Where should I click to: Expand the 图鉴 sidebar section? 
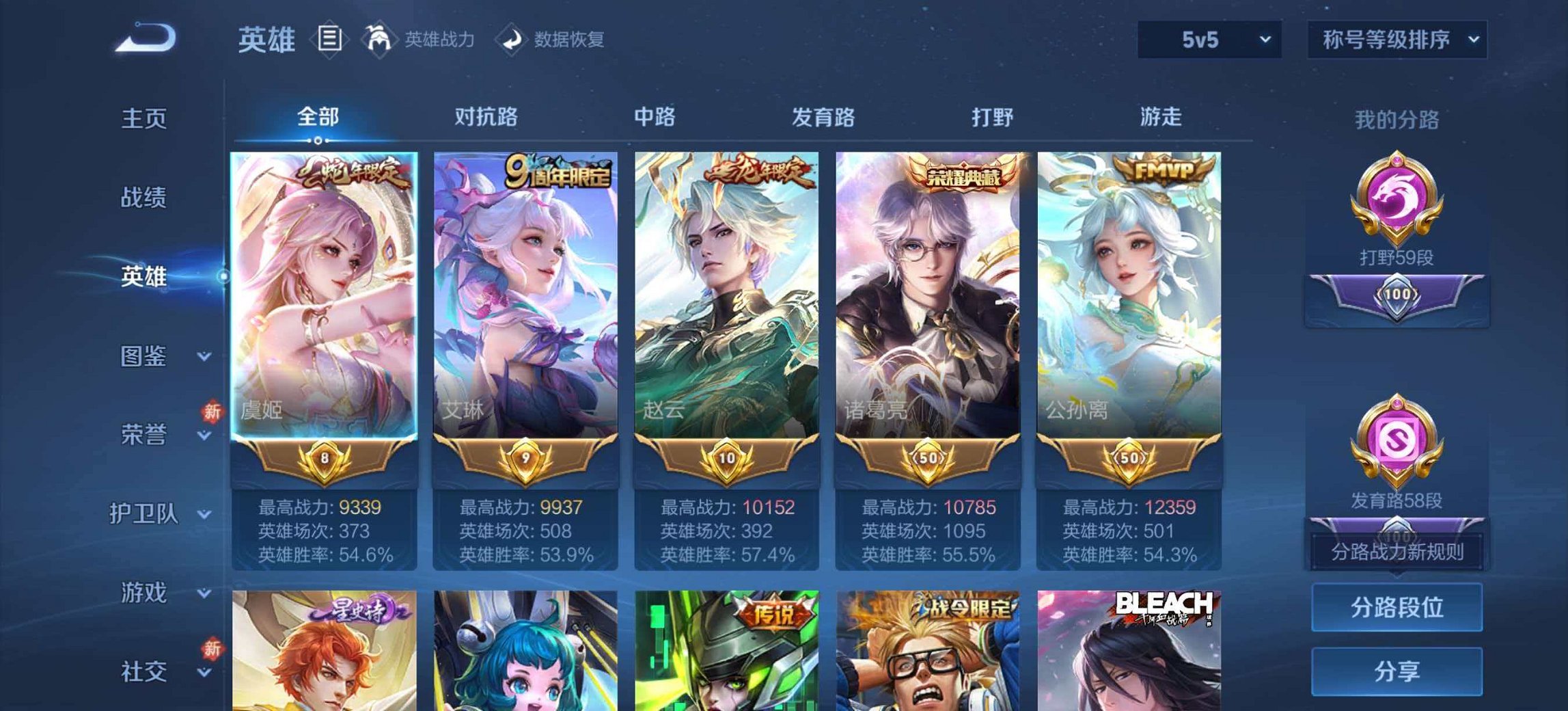pos(145,356)
